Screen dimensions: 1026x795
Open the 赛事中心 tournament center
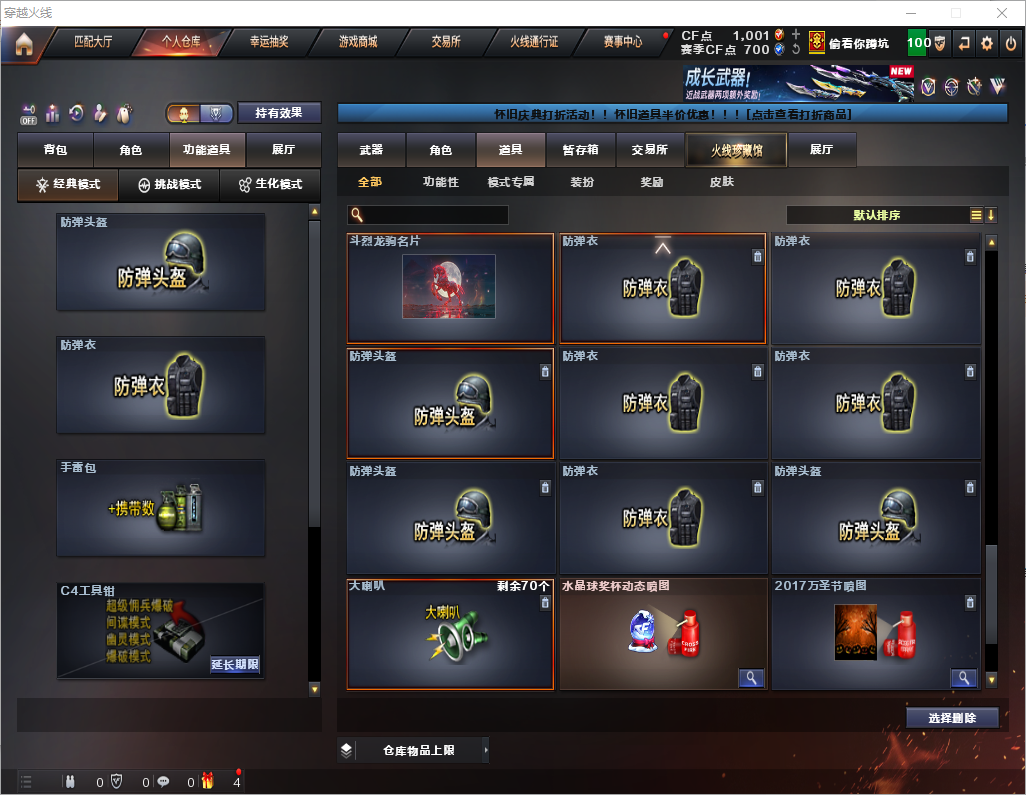tap(622, 43)
